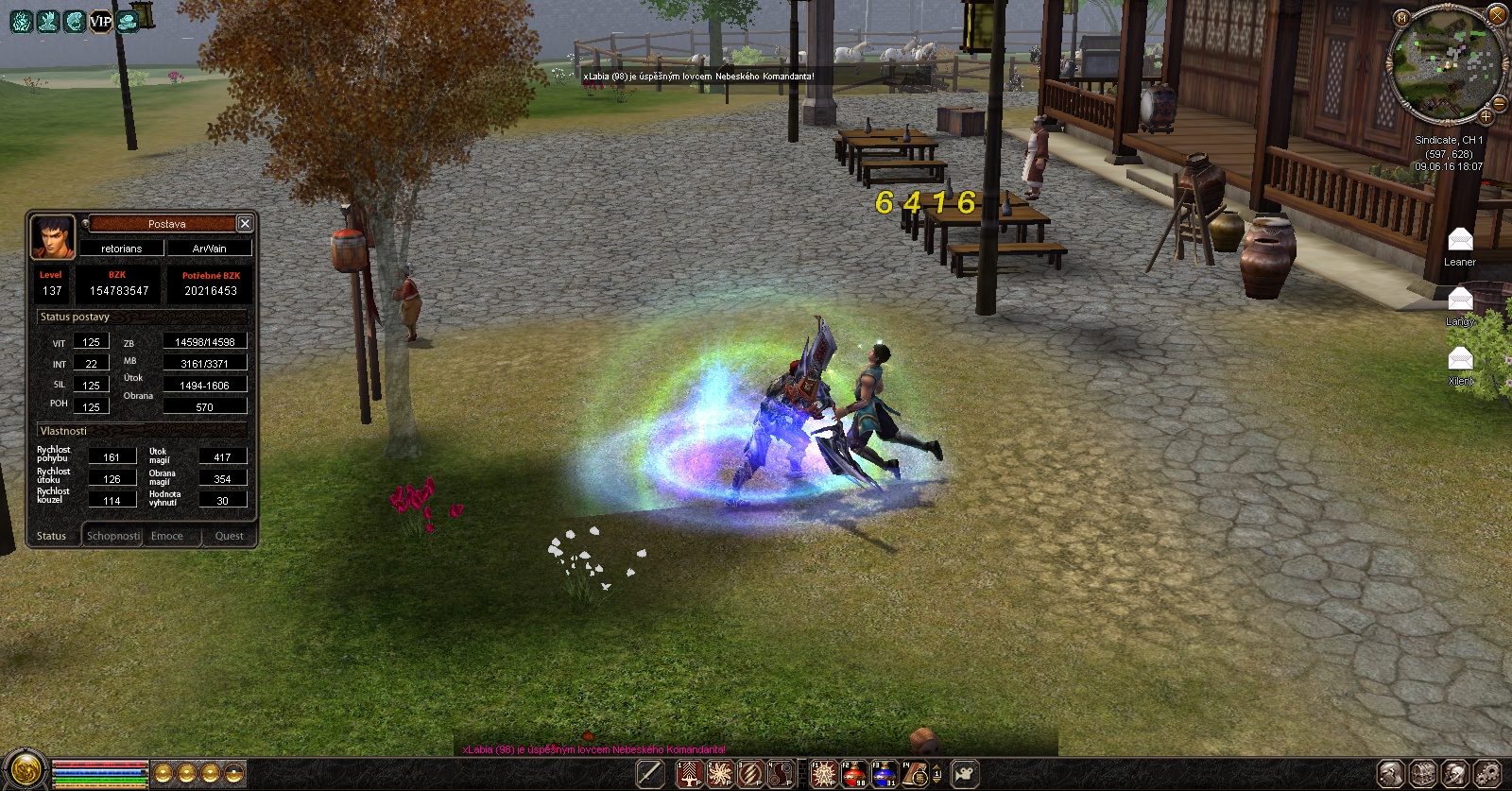This screenshot has height=791, width=1512.
Task: Select the sword attack hotbar slot
Action: (x=650, y=774)
